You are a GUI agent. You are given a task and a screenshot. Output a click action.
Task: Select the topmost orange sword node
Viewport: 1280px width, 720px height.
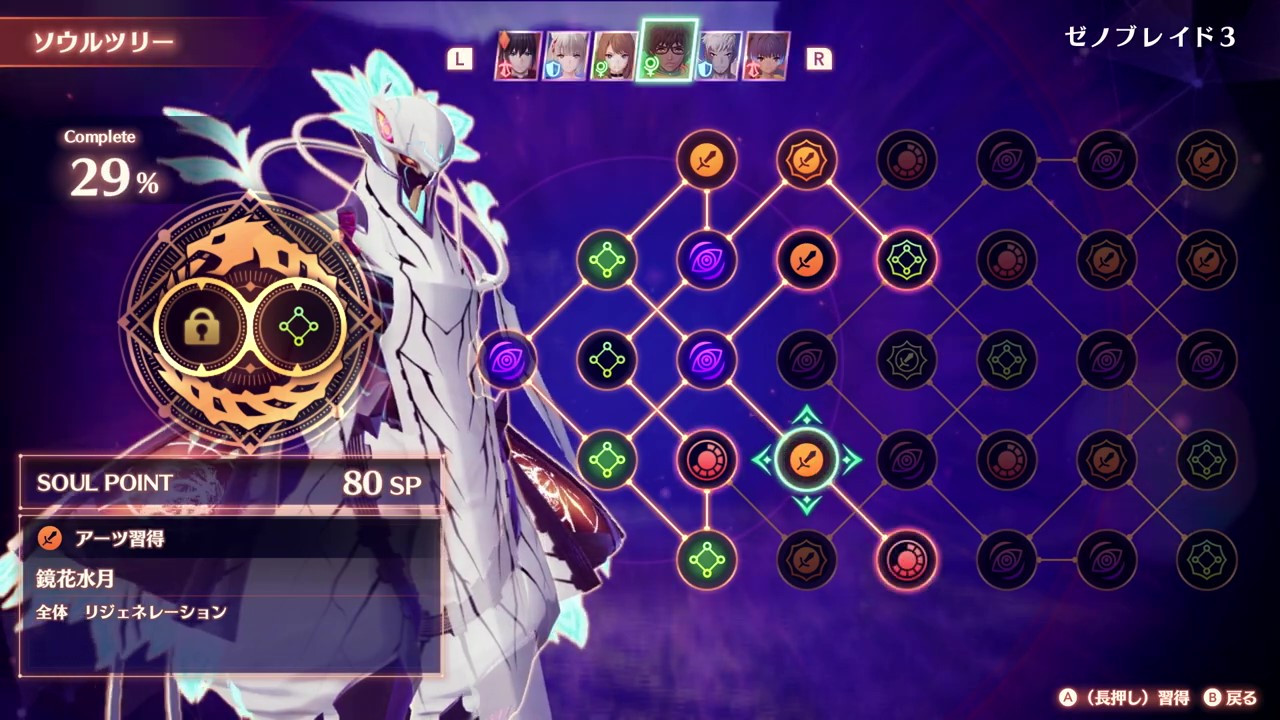tap(707, 160)
